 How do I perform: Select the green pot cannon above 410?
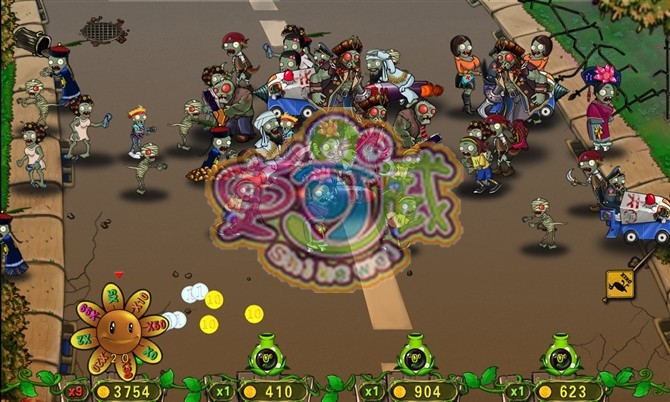(x=266, y=357)
